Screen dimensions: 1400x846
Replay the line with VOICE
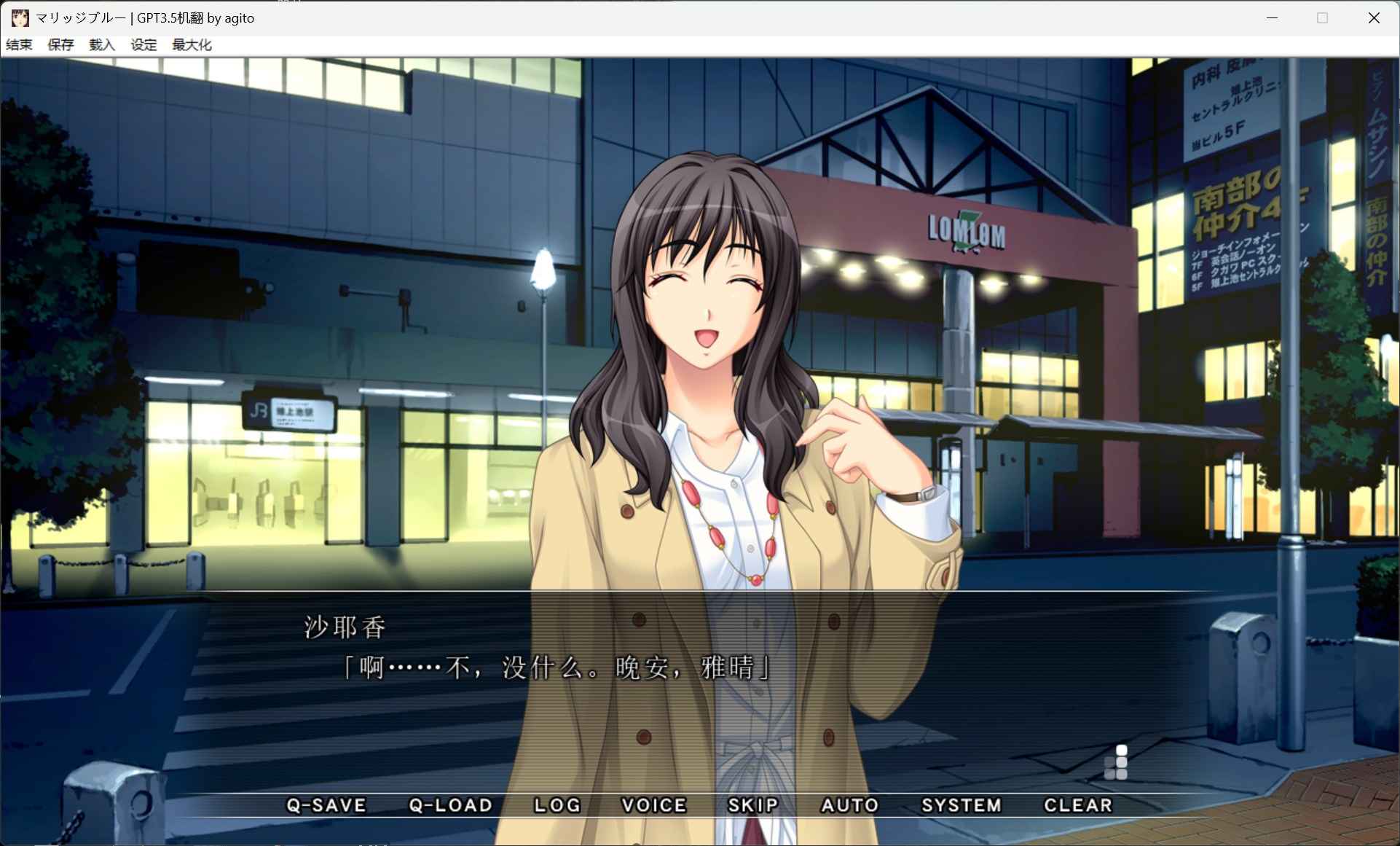[653, 805]
